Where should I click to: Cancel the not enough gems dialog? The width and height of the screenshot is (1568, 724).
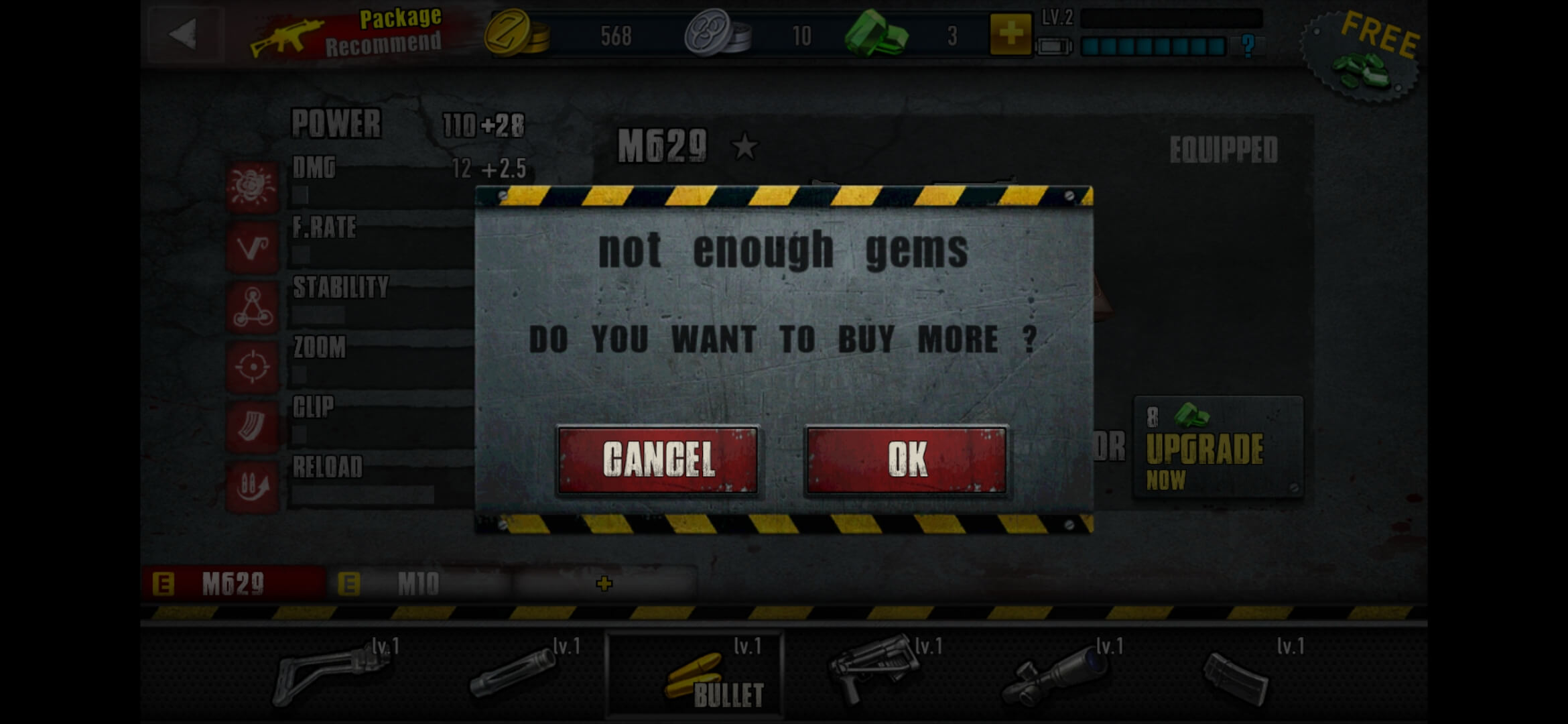pos(658,460)
